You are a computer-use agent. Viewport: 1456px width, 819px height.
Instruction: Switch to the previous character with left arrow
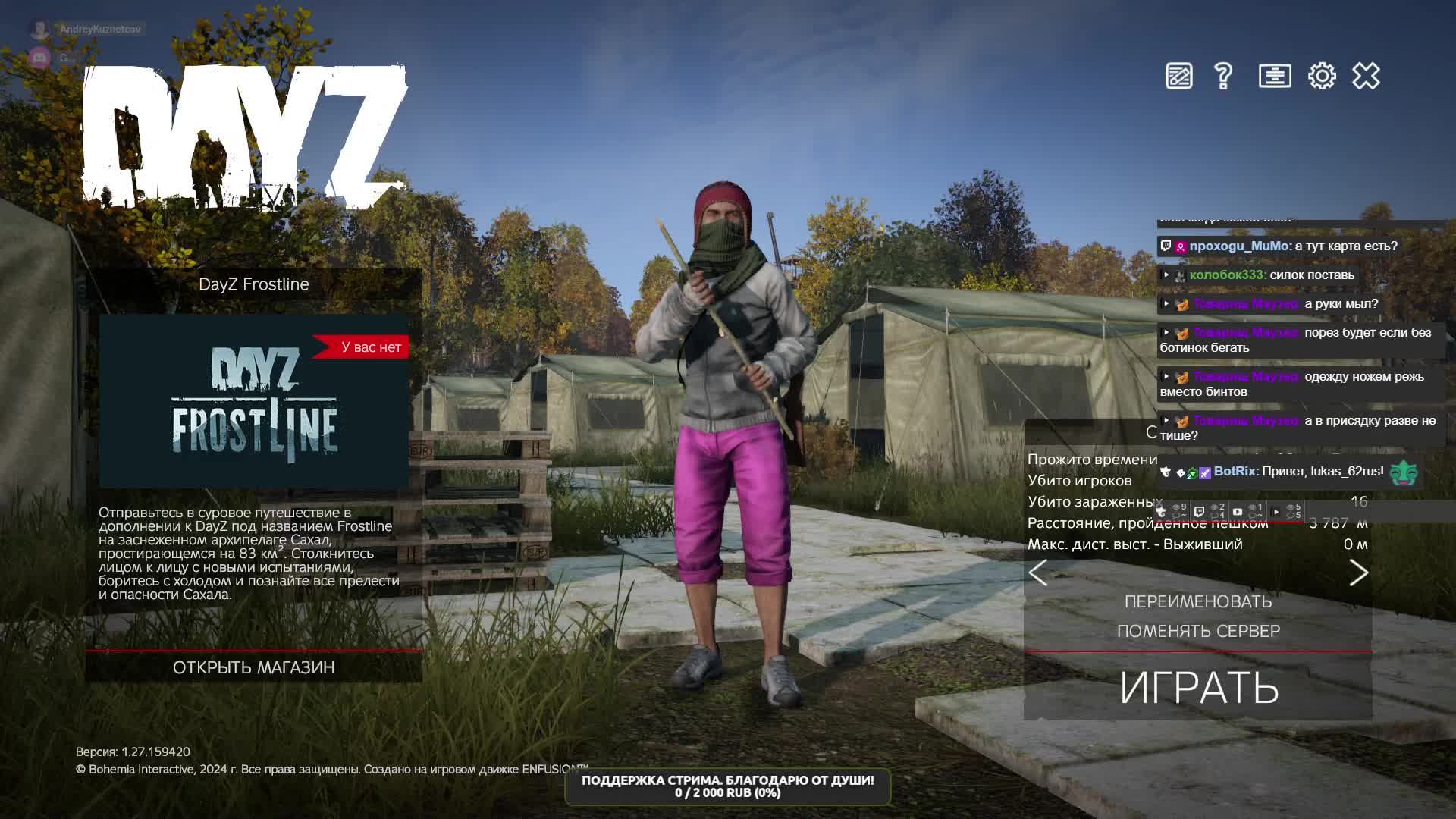click(x=1038, y=573)
